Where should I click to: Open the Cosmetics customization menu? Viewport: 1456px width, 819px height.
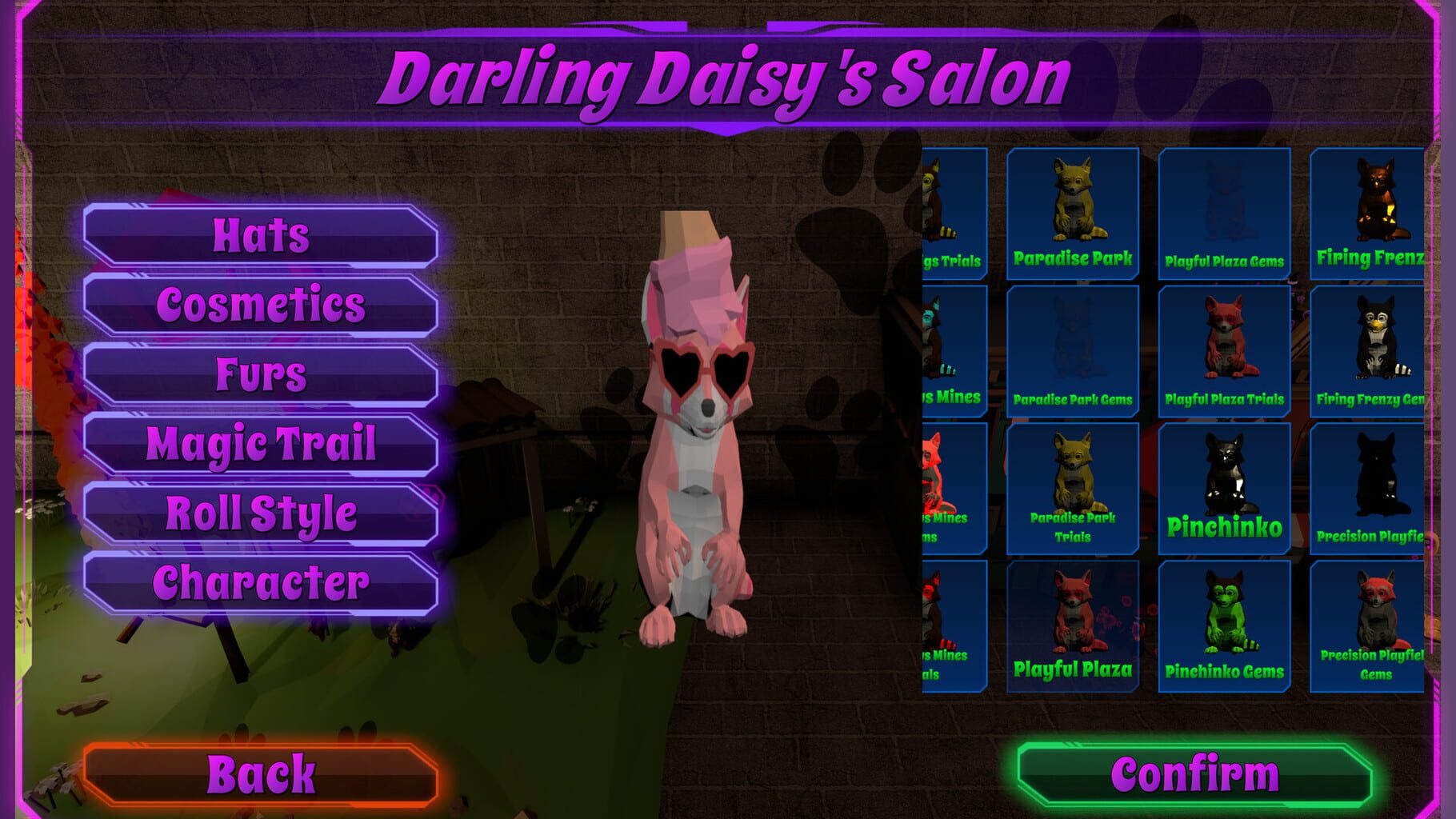(260, 304)
